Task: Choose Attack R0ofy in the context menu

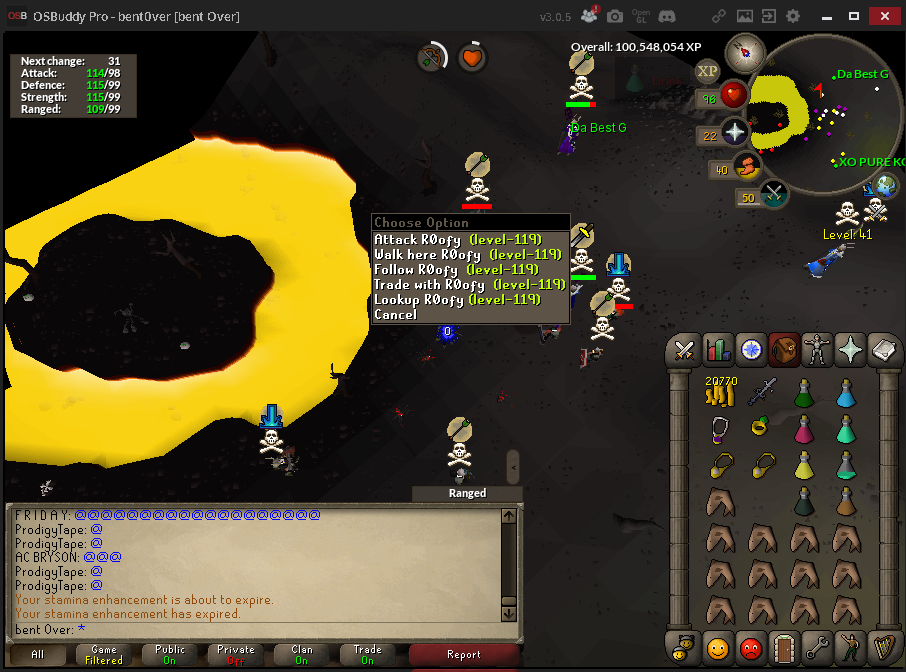Action: 457,240
